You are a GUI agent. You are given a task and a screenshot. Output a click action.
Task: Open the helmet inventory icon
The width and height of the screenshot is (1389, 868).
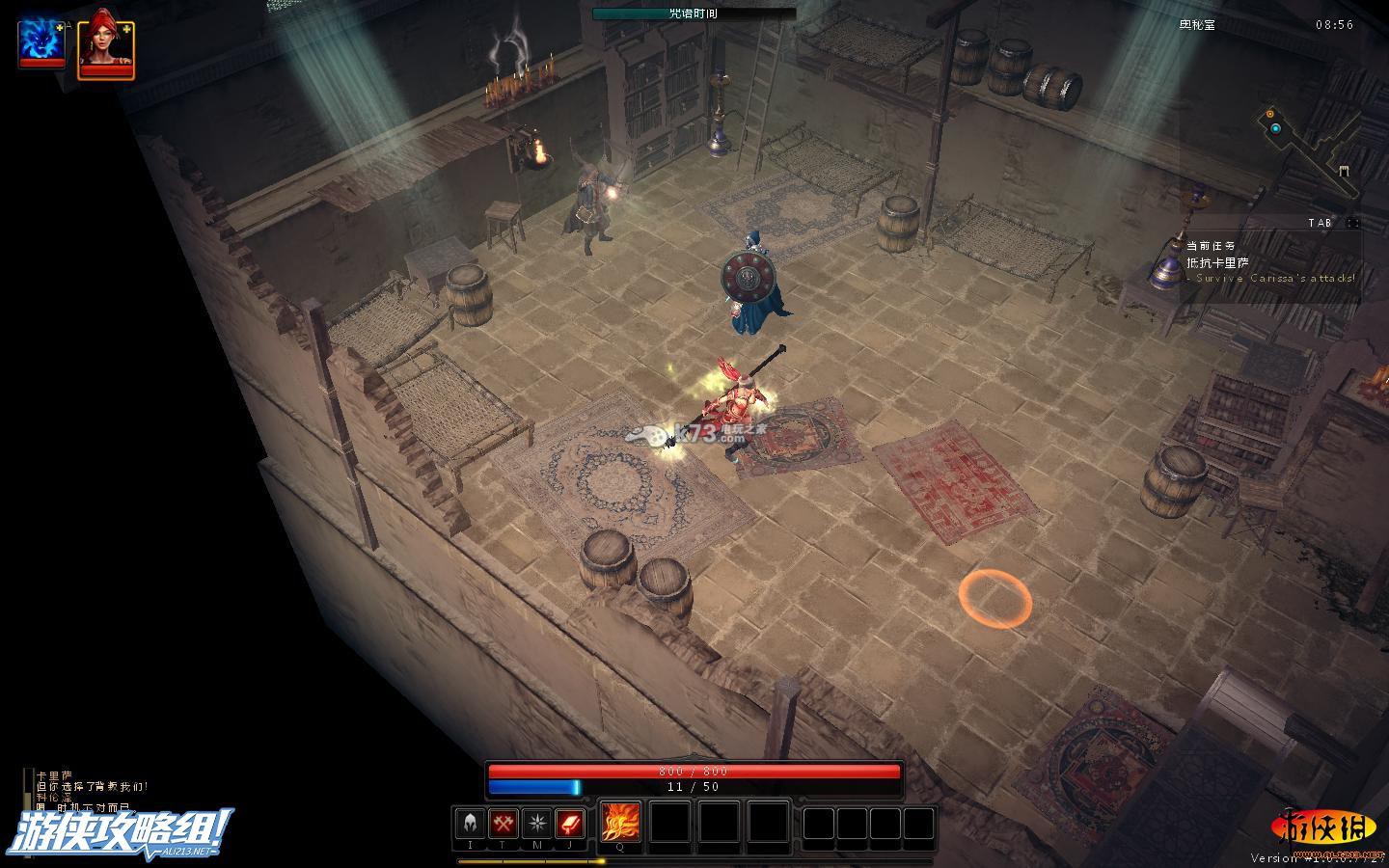point(471,824)
